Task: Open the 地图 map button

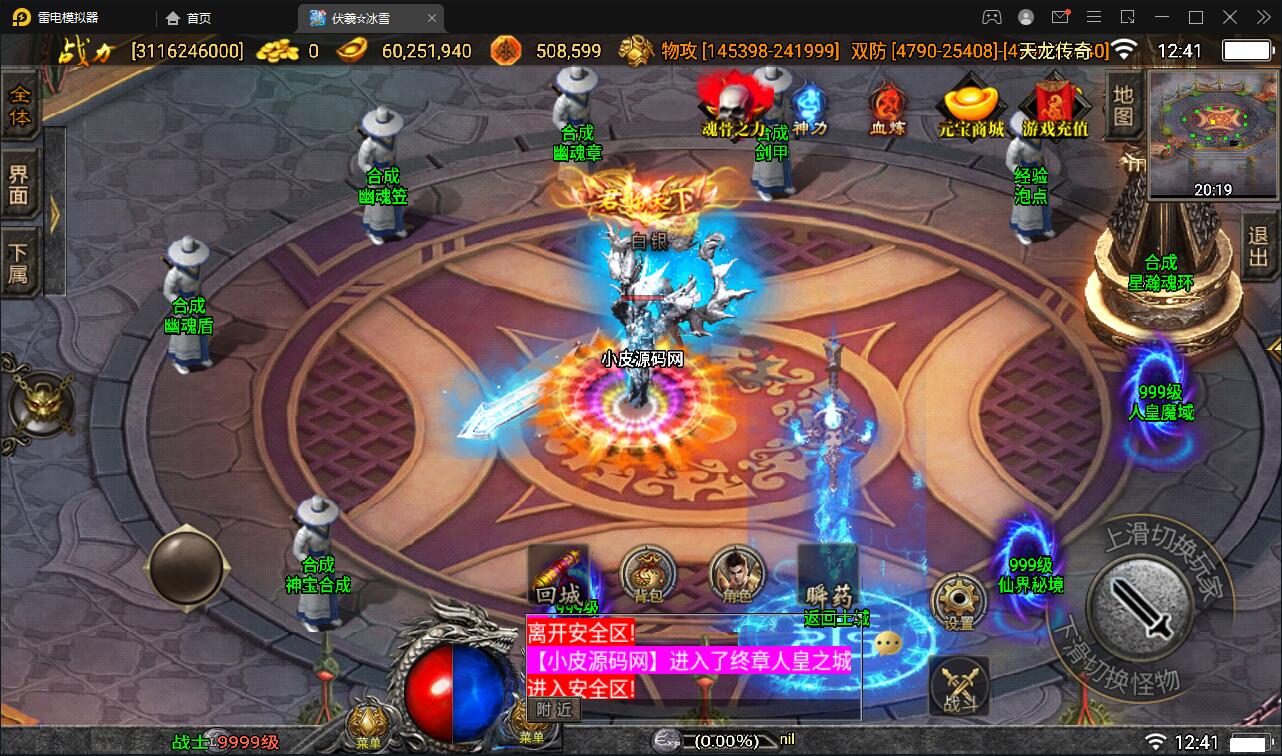Action: 1123,105
